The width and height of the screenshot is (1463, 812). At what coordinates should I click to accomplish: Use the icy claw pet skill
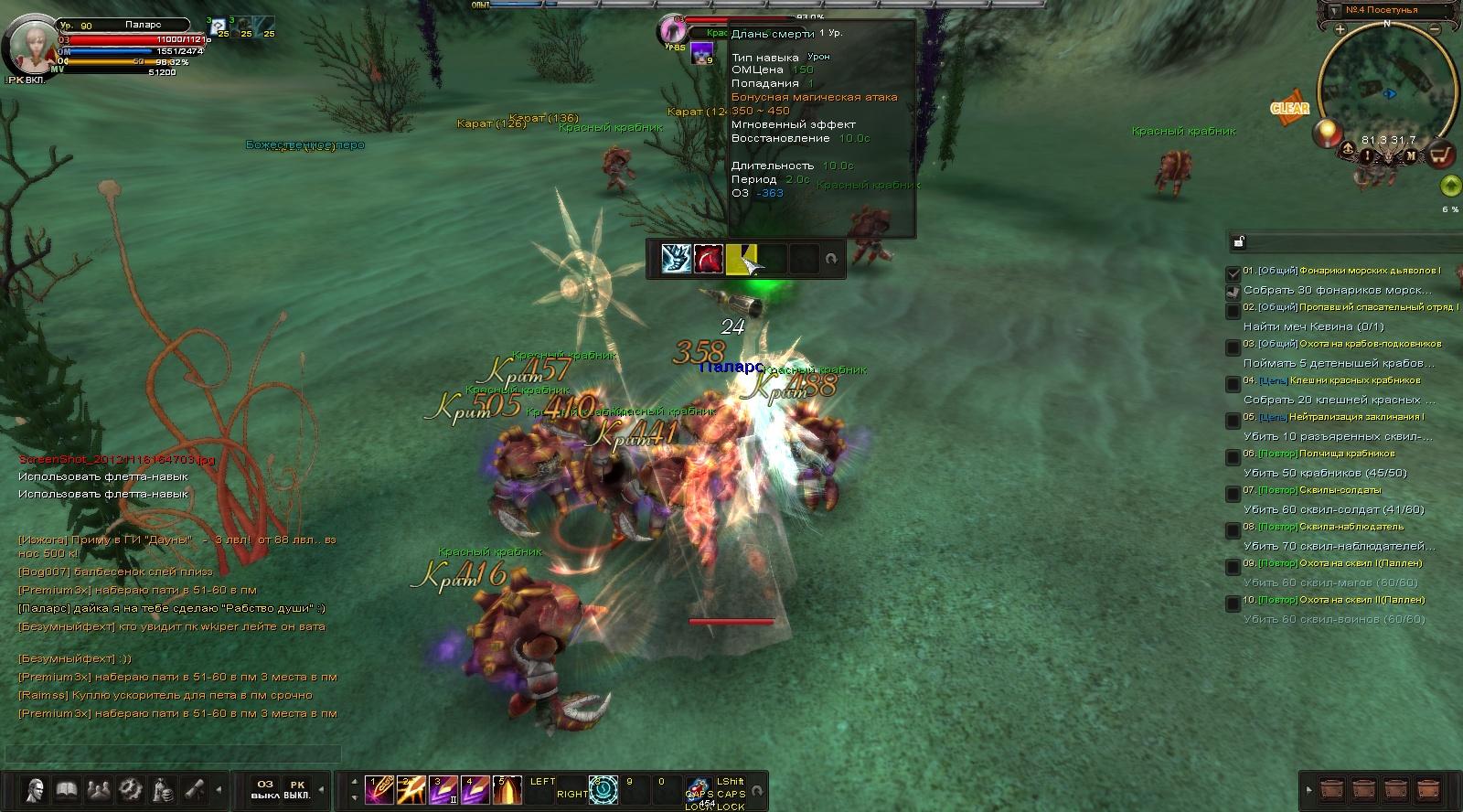tap(678, 259)
